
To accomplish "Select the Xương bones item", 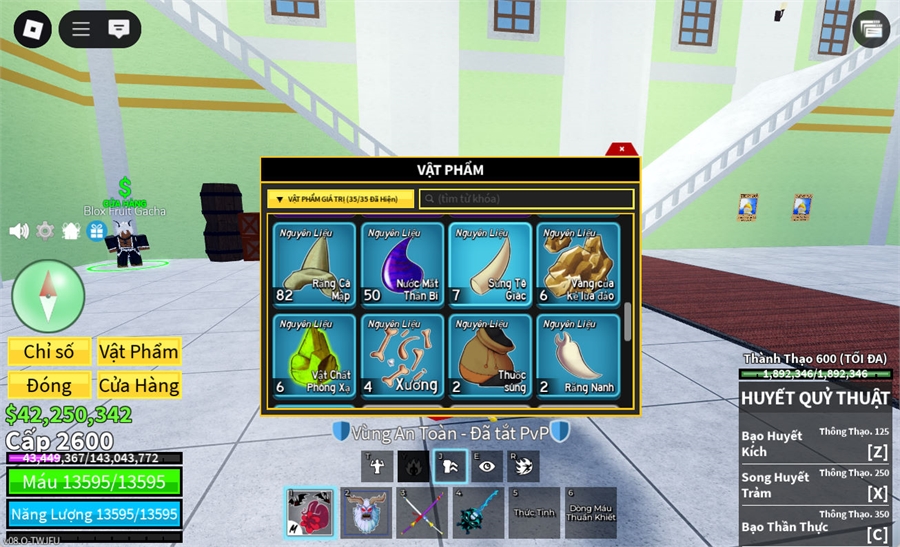I will pos(402,355).
